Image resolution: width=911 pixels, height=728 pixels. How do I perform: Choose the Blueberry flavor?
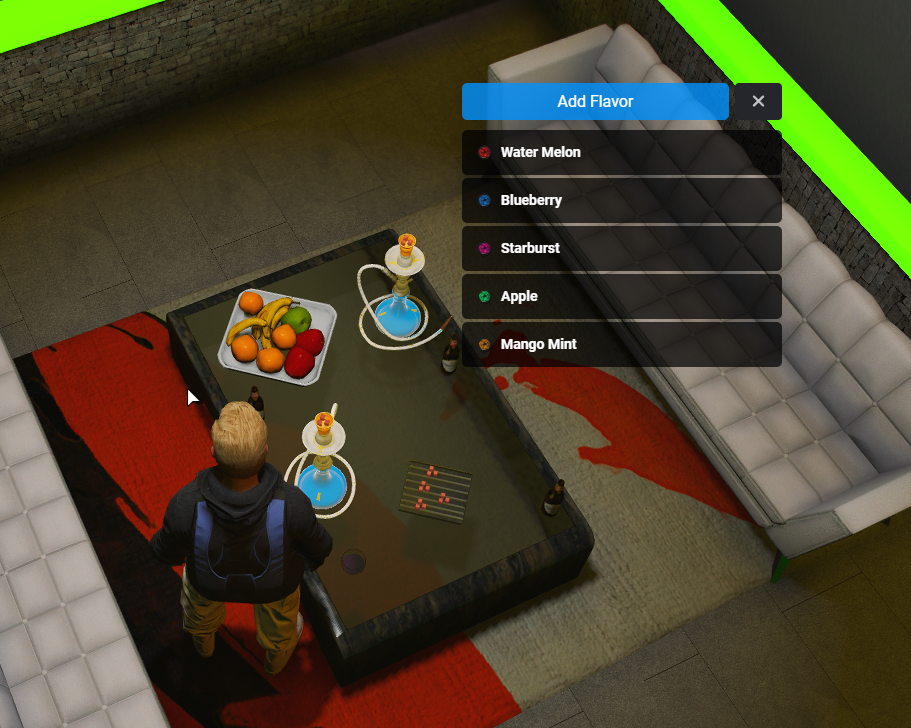coord(621,201)
